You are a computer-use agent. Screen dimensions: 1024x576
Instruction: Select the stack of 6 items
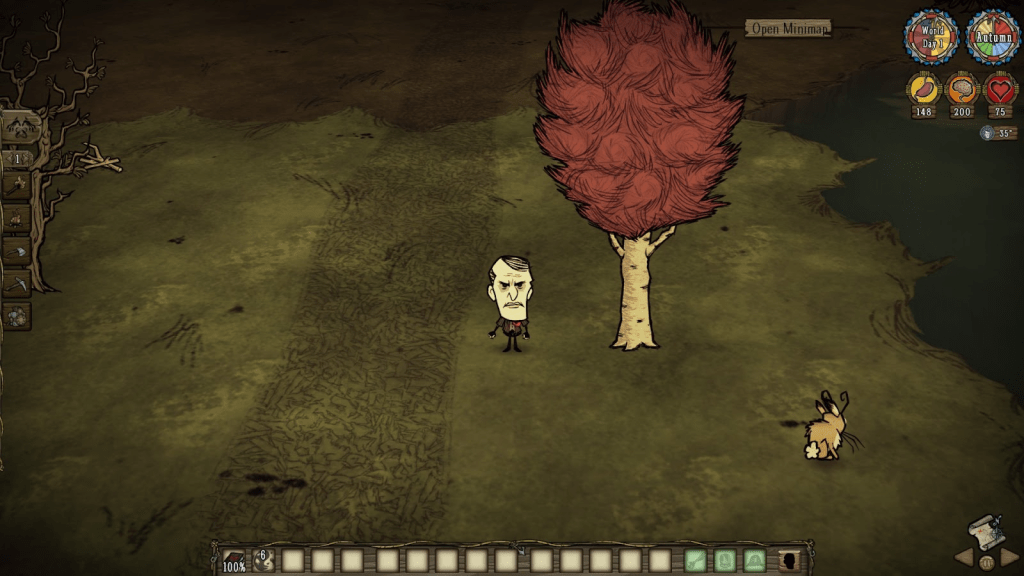tap(263, 560)
